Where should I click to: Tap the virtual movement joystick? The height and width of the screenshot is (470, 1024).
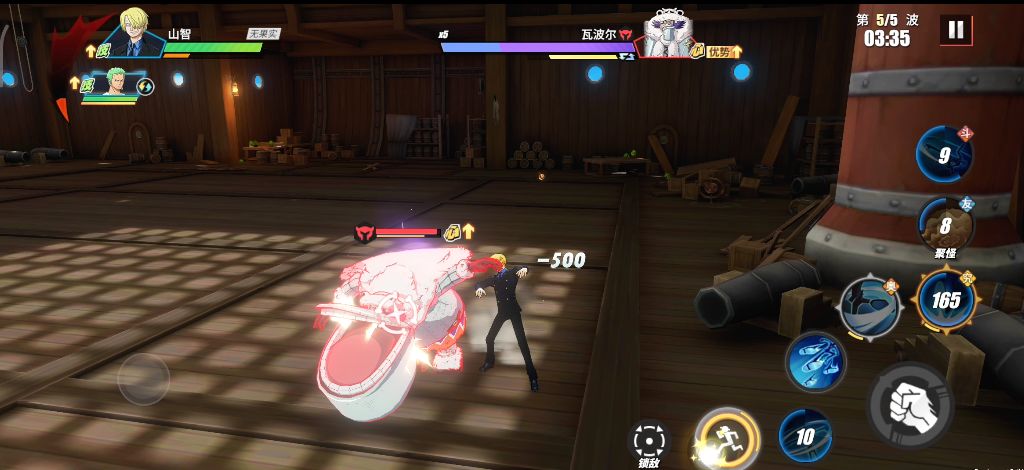tap(143, 379)
